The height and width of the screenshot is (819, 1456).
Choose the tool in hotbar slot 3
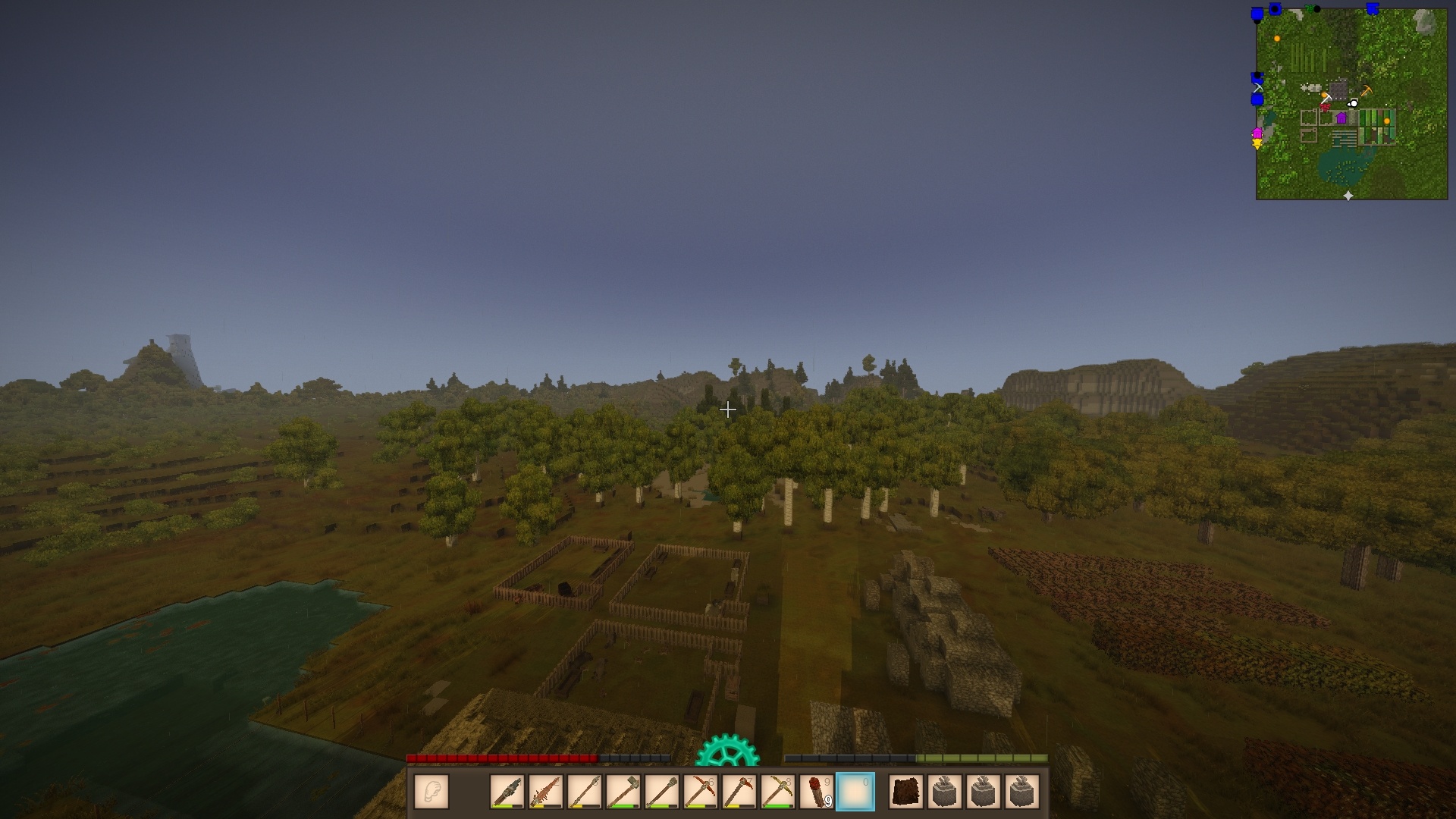pos(585,792)
